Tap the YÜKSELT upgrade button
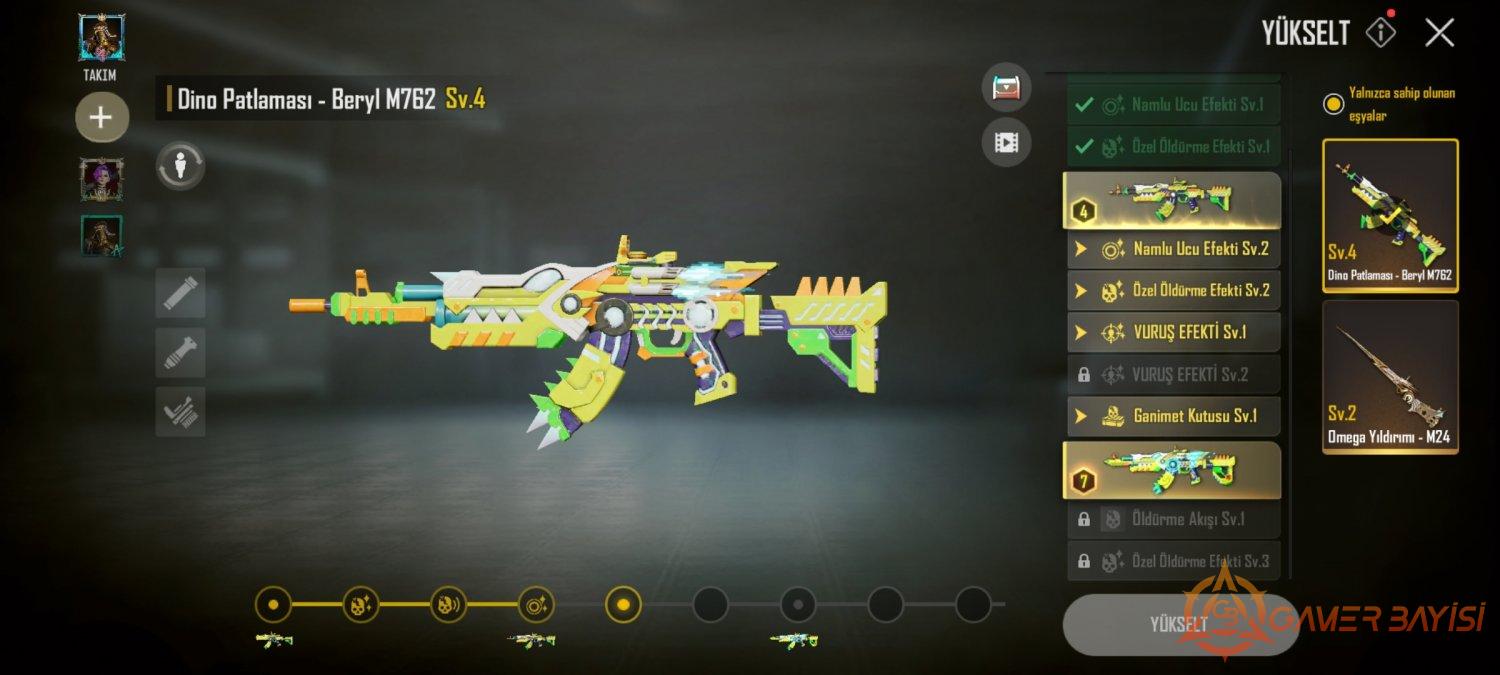 tap(1180, 624)
